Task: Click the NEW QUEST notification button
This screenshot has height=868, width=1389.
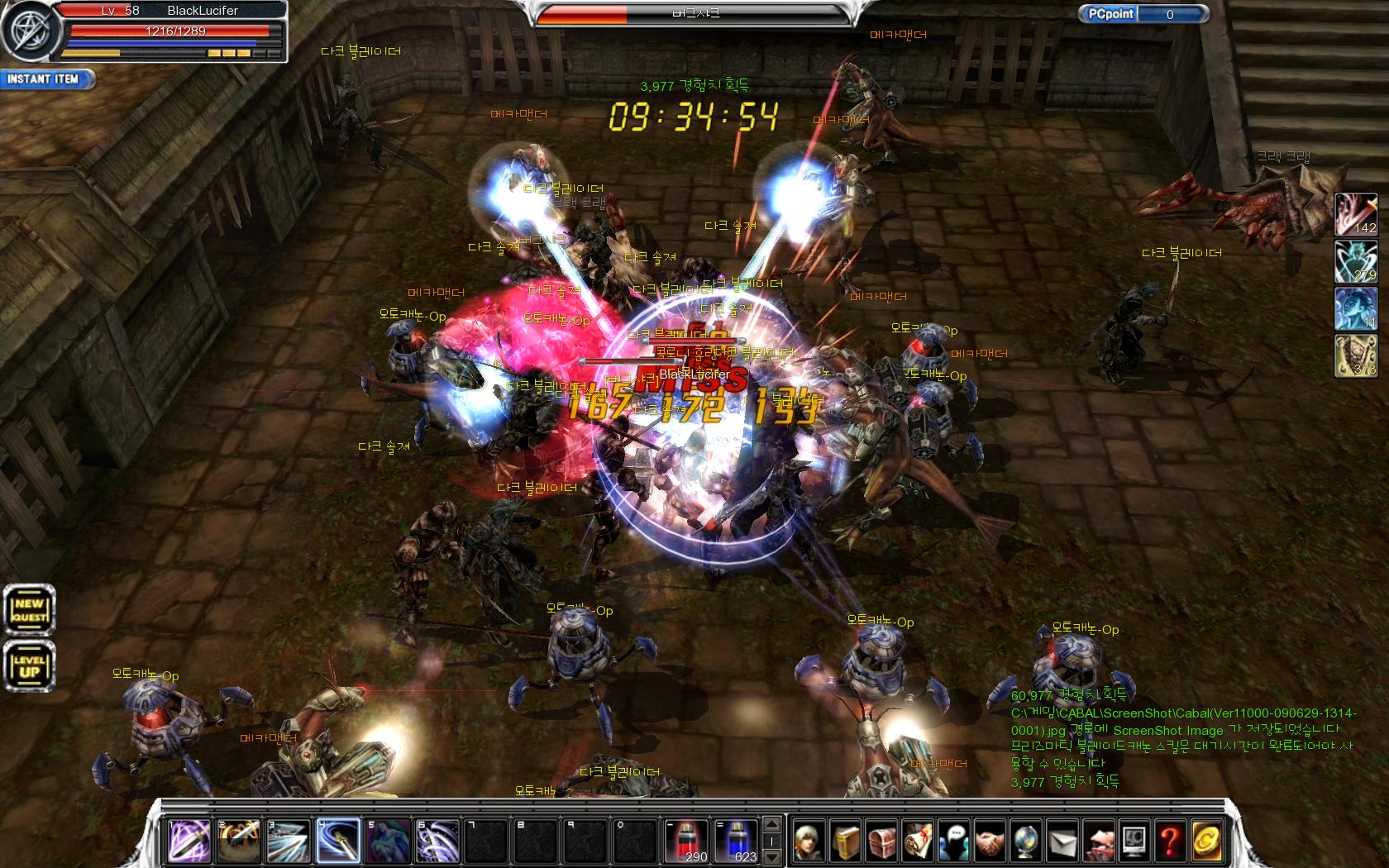Action: point(30,611)
